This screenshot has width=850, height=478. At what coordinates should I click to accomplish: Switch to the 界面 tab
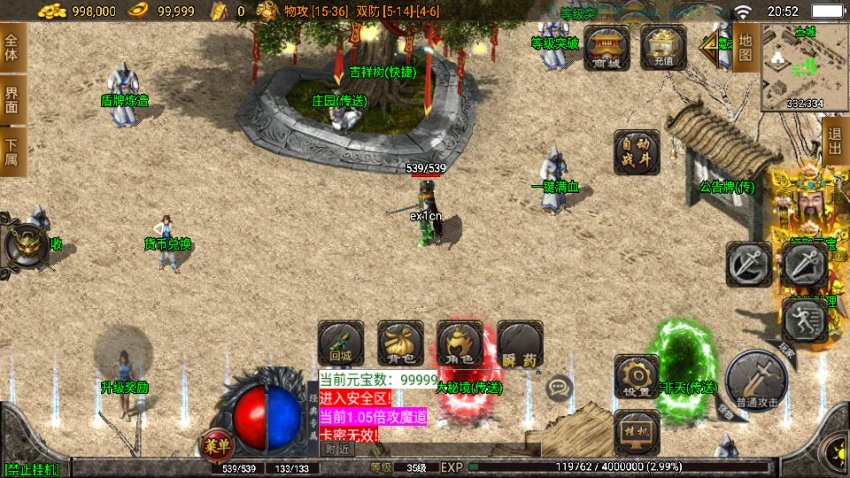12,100
